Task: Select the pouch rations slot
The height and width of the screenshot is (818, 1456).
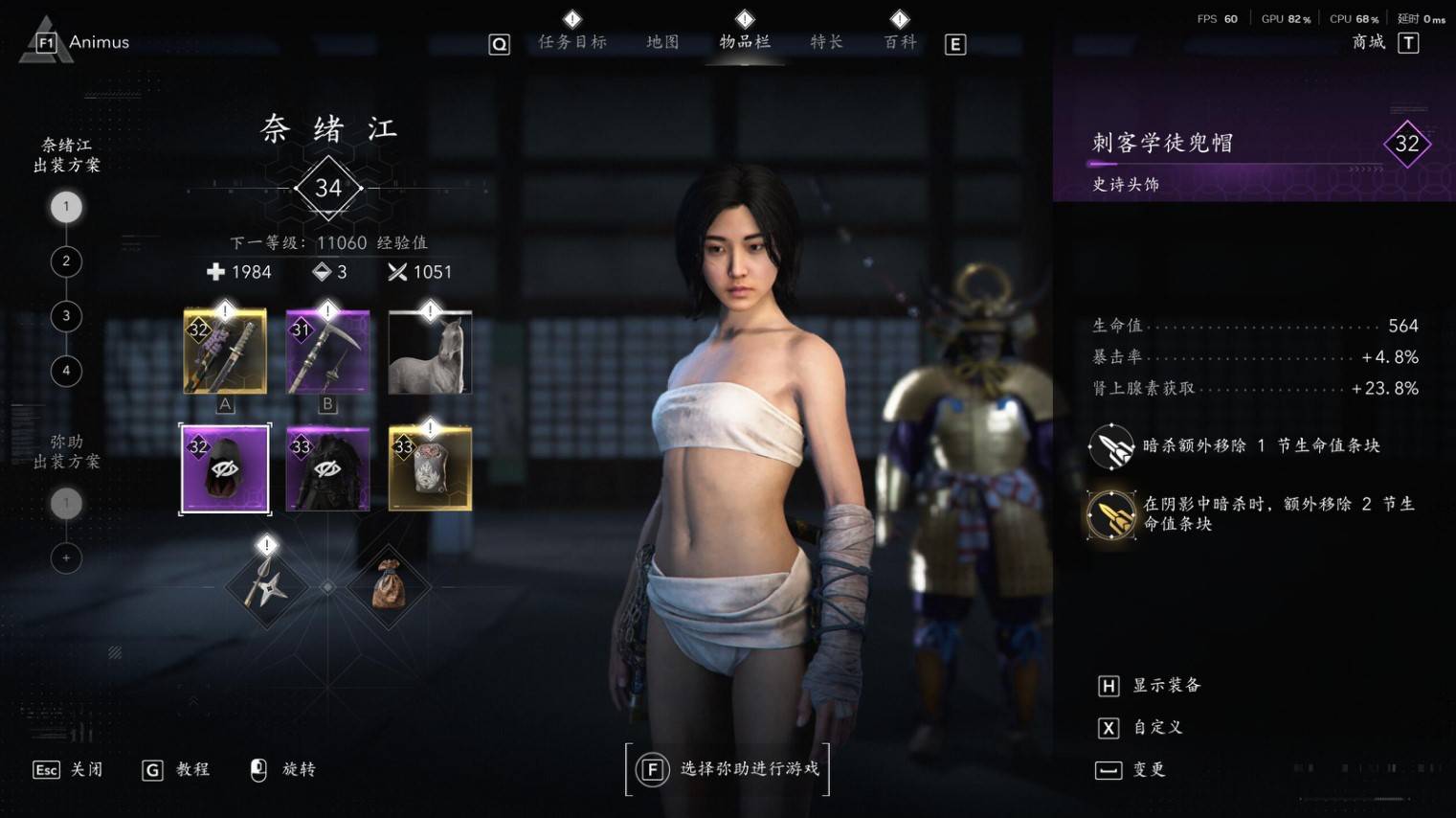Action: [389, 586]
